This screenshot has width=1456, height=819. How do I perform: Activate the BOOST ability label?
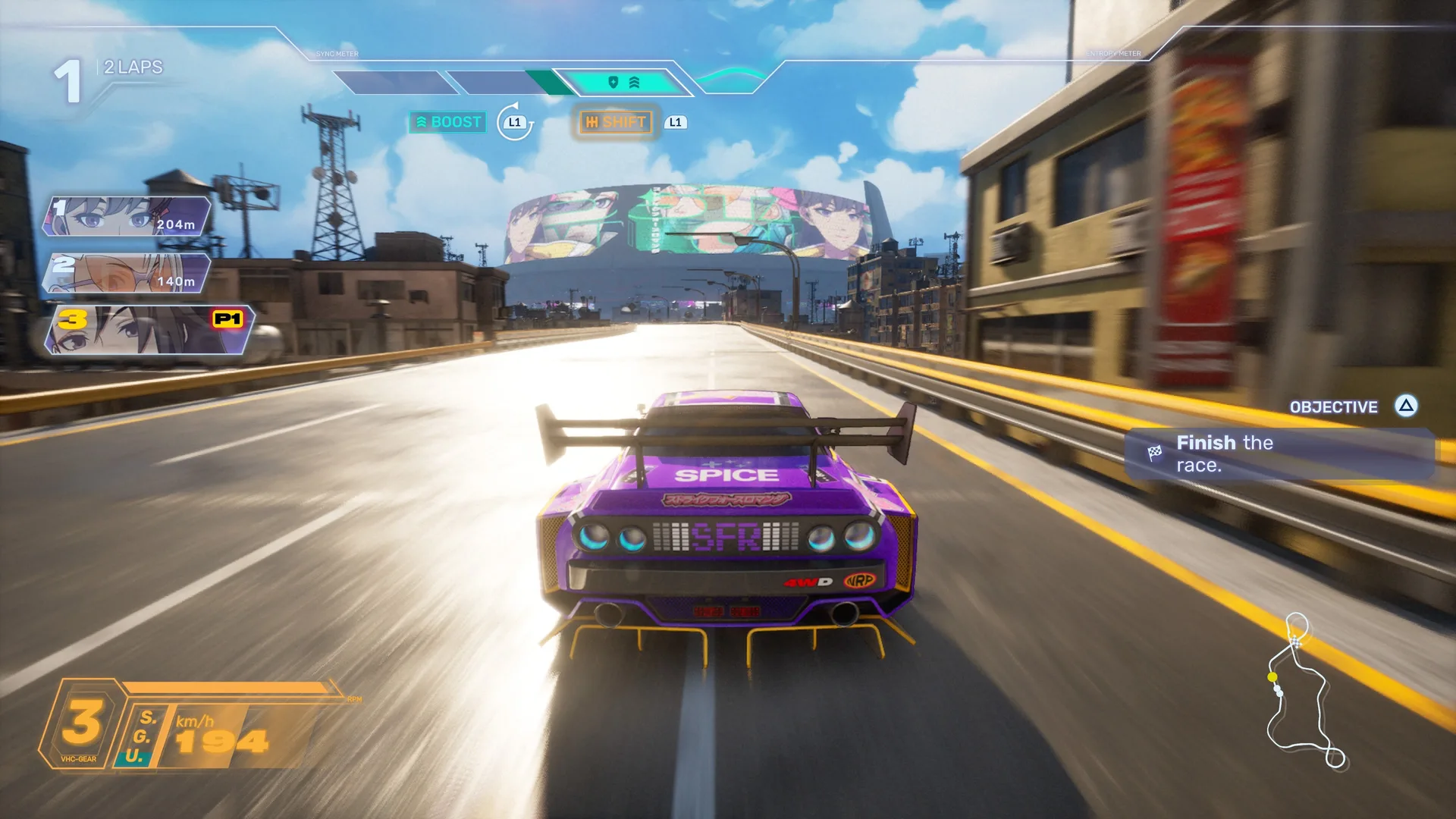click(447, 122)
